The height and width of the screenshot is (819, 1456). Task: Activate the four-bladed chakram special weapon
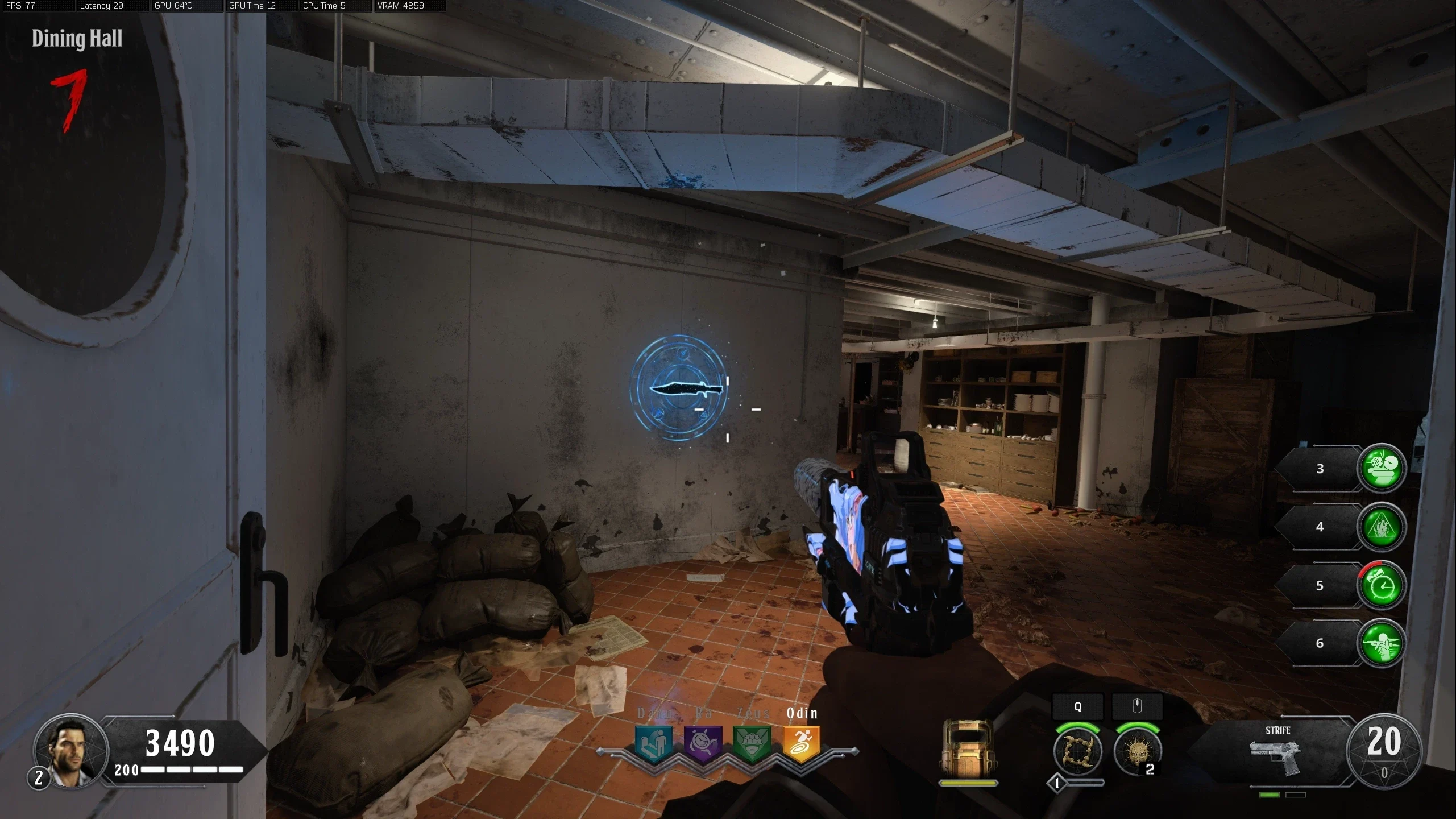[1077, 752]
